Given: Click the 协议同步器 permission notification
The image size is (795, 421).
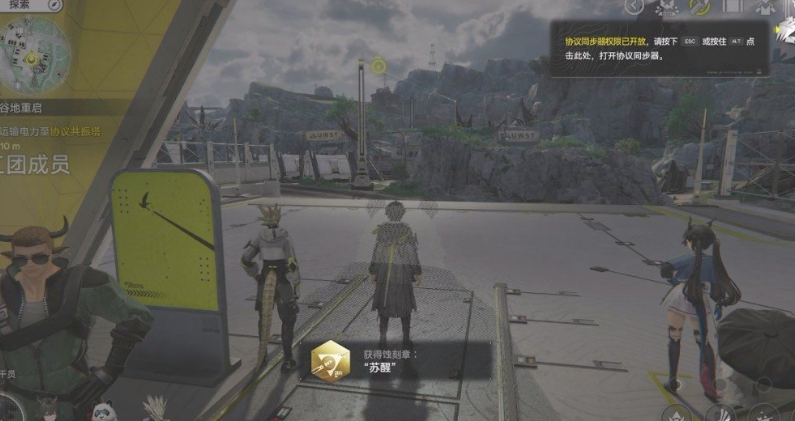Looking at the screenshot, I should [x=658, y=48].
